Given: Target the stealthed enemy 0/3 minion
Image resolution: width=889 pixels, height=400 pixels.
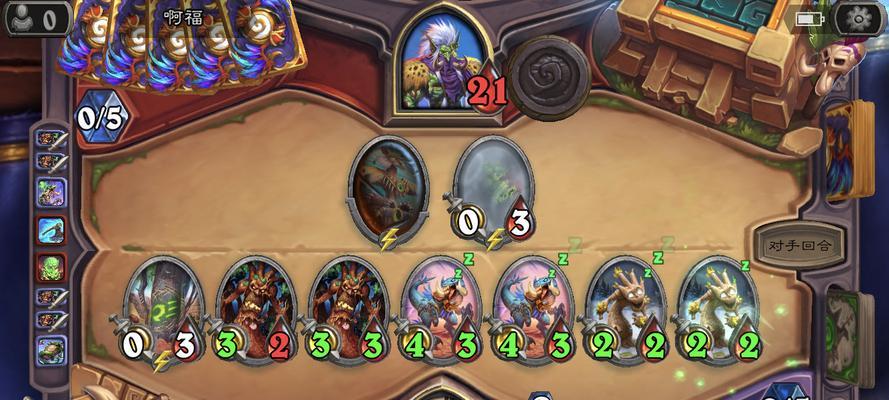Looking at the screenshot, I should pos(492,190).
